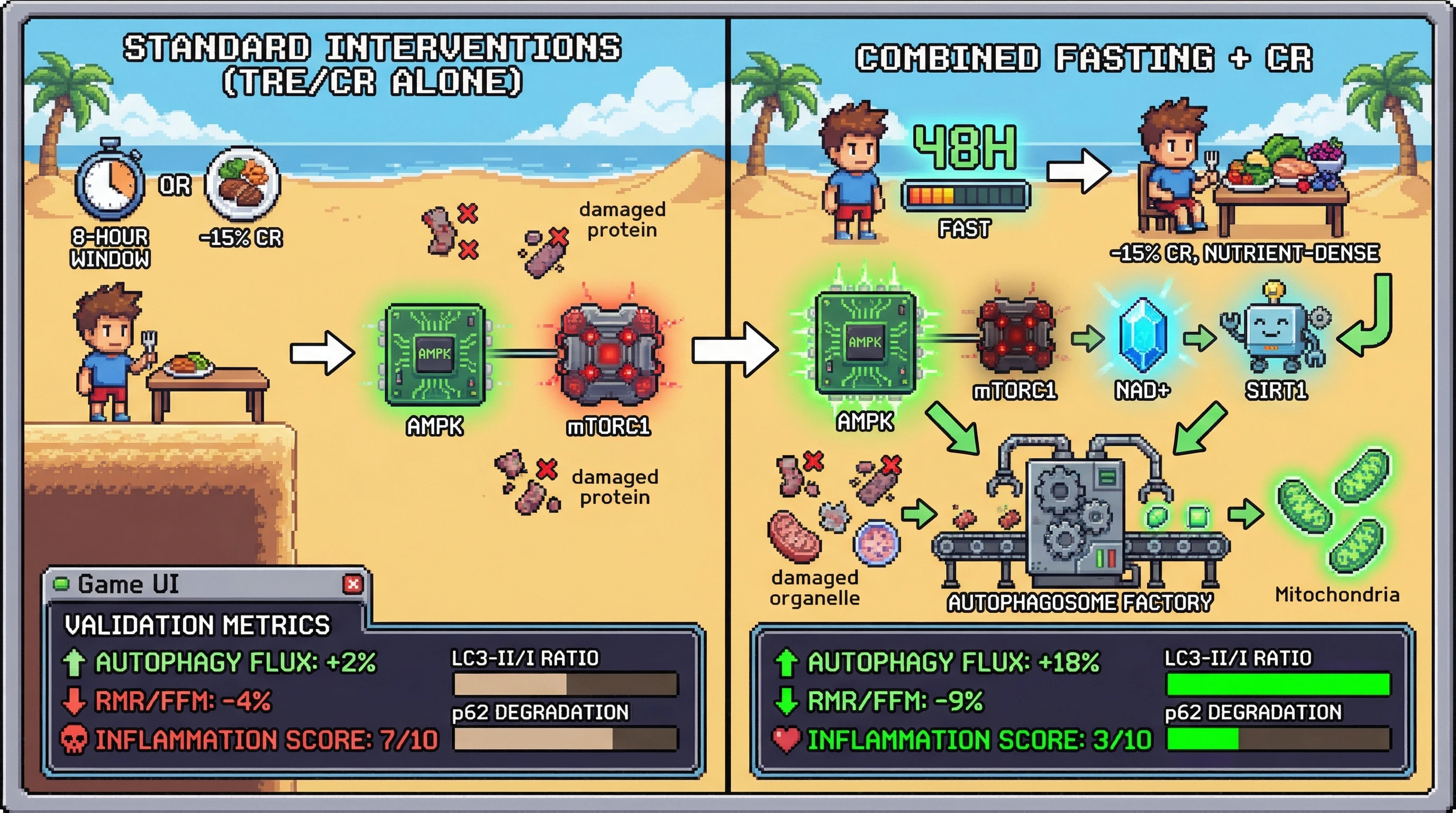Close the Game UI window
This screenshot has width=1456, height=813.
click(x=353, y=584)
